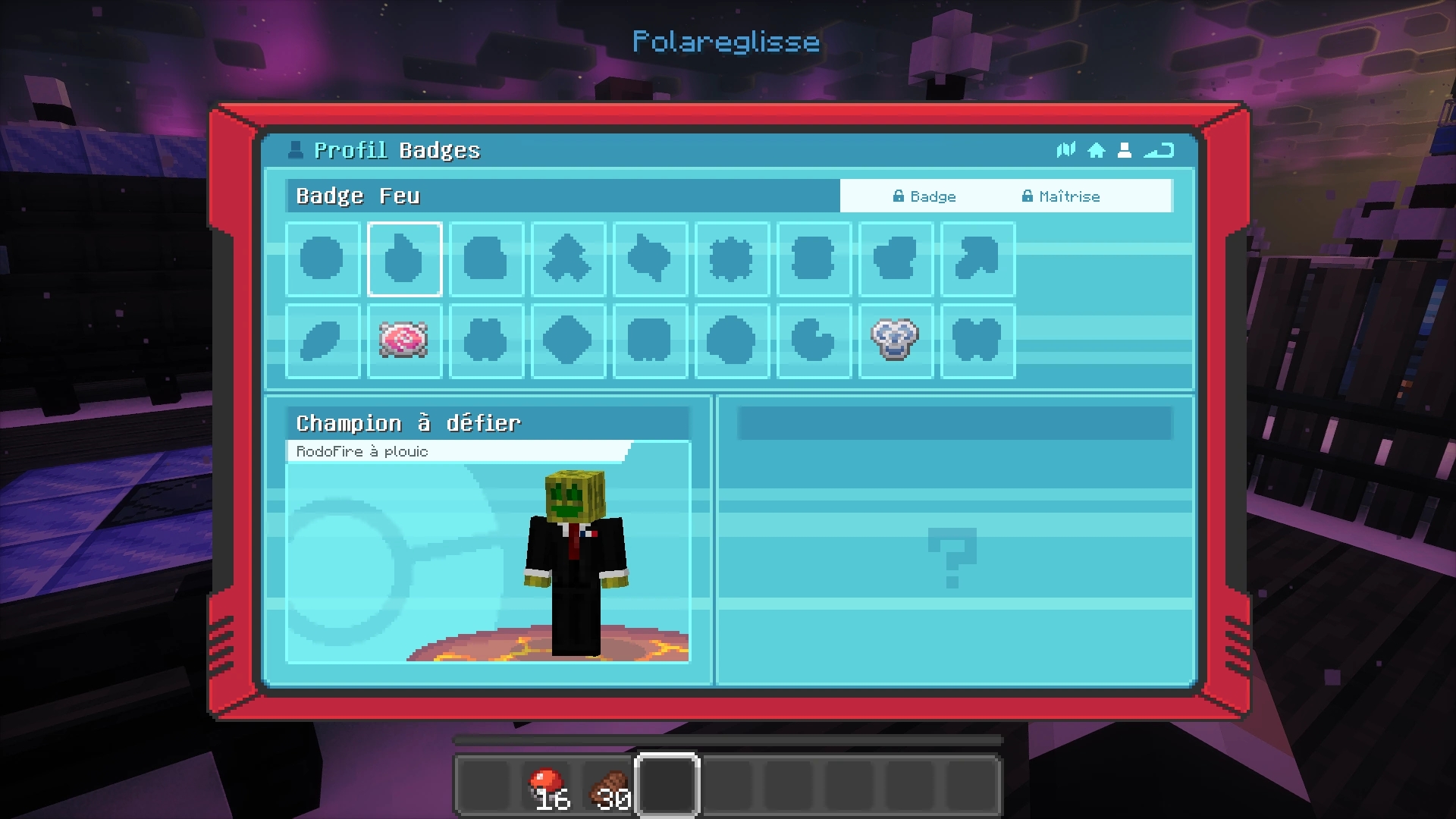1456x819 pixels.
Task: Pick the arrow-shaped locked badge
Action: (x=977, y=259)
